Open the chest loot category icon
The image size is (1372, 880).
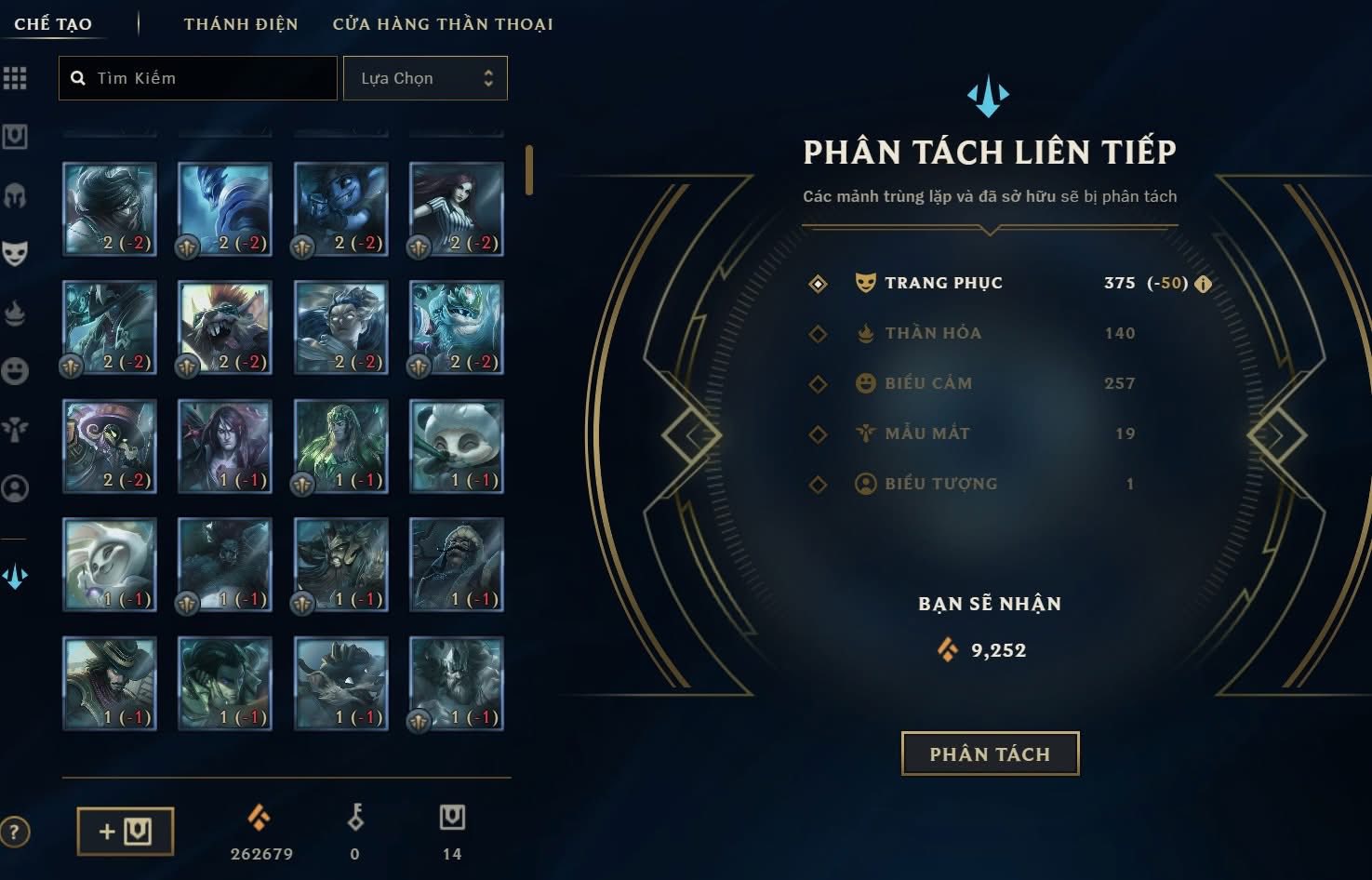[15, 136]
